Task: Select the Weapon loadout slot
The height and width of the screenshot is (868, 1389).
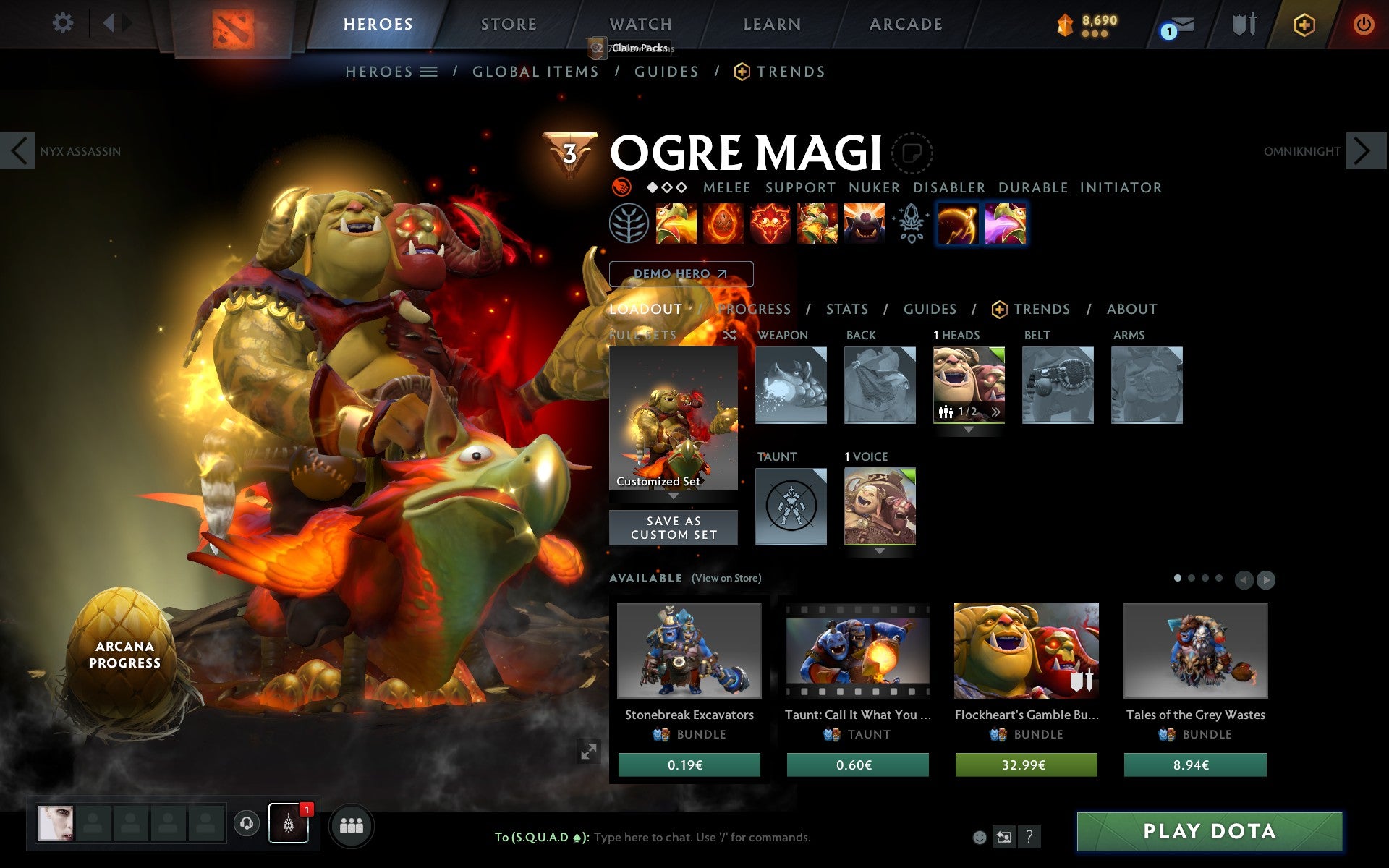Action: tap(791, 385)
